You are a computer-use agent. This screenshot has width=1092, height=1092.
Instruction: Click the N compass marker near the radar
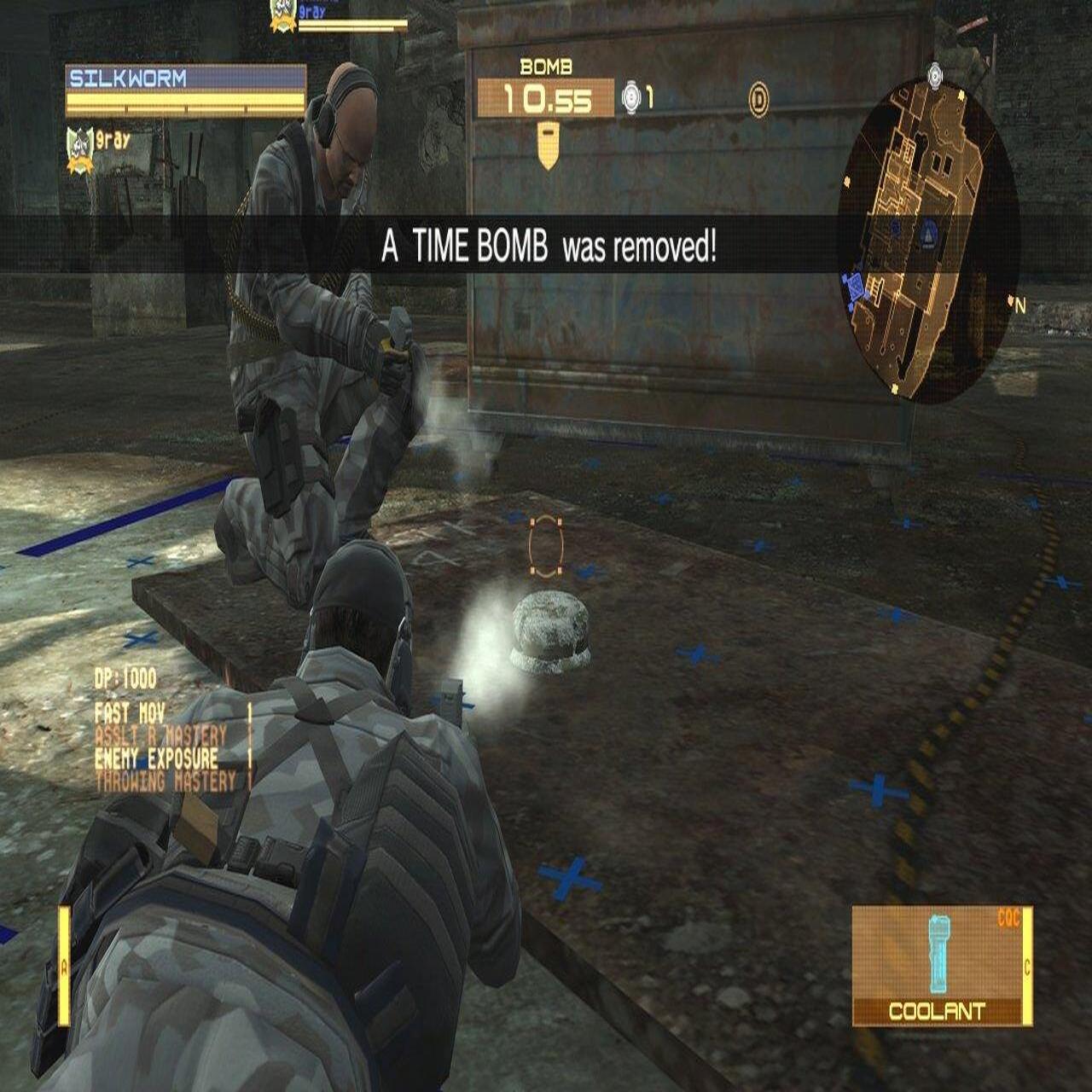[x=1016, y=303]
